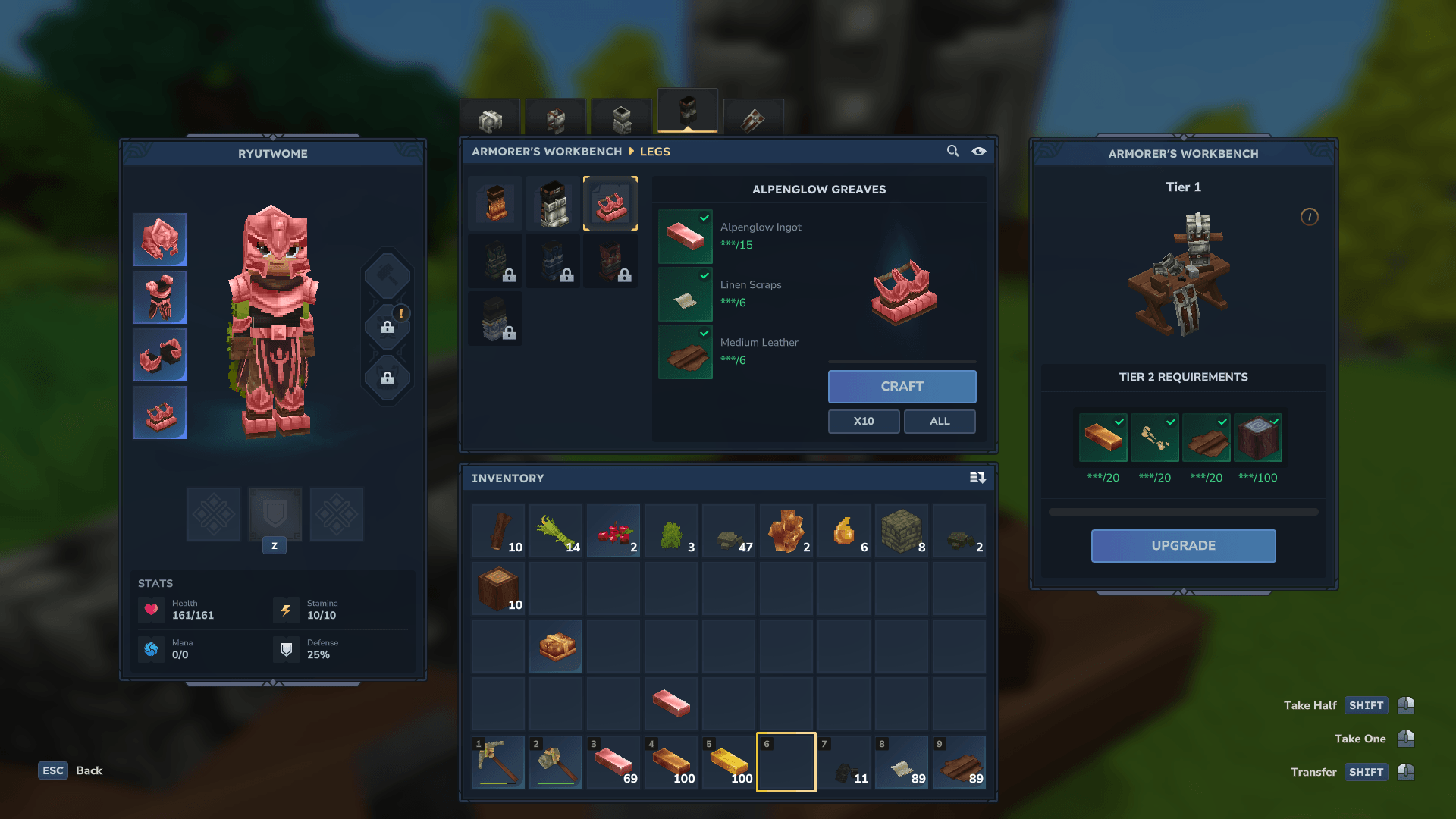1456x819 pixels.
Task: Select the equipped greaves slot
Action: click(160, 413)
